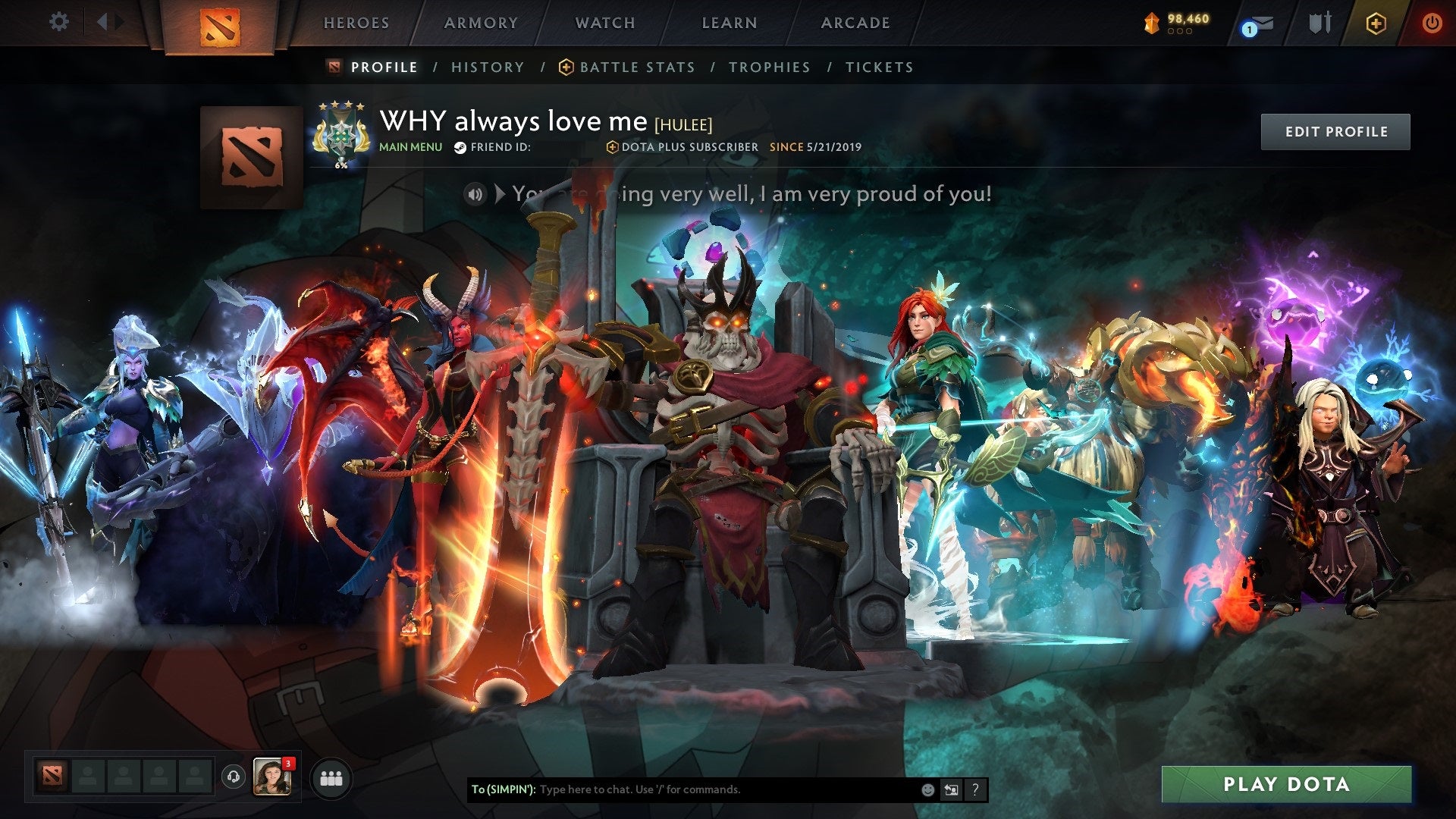Click the EDIT PROFILE button
Viewport: 1456px width, 819px height.
1335,130
